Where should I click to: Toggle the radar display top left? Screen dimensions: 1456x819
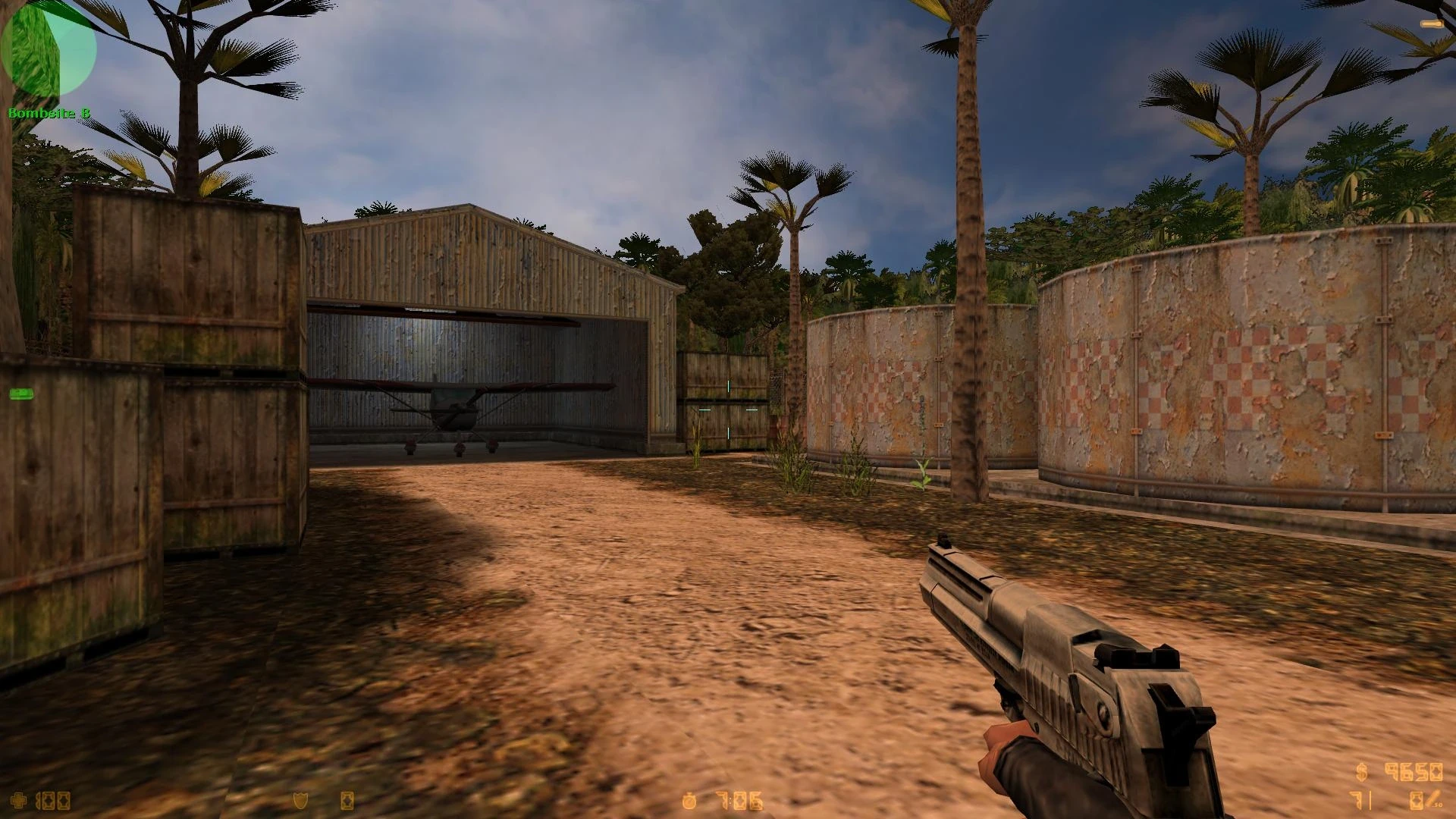[49, 49]
